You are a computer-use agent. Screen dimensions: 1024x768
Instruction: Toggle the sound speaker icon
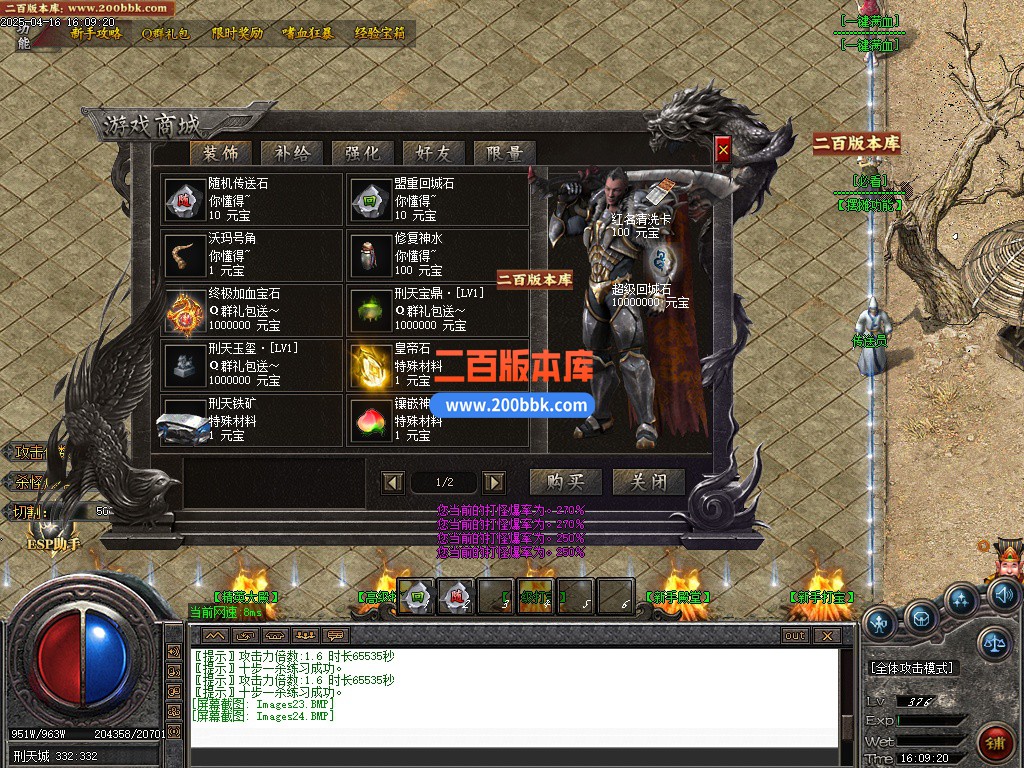[x=1003, y=596]
